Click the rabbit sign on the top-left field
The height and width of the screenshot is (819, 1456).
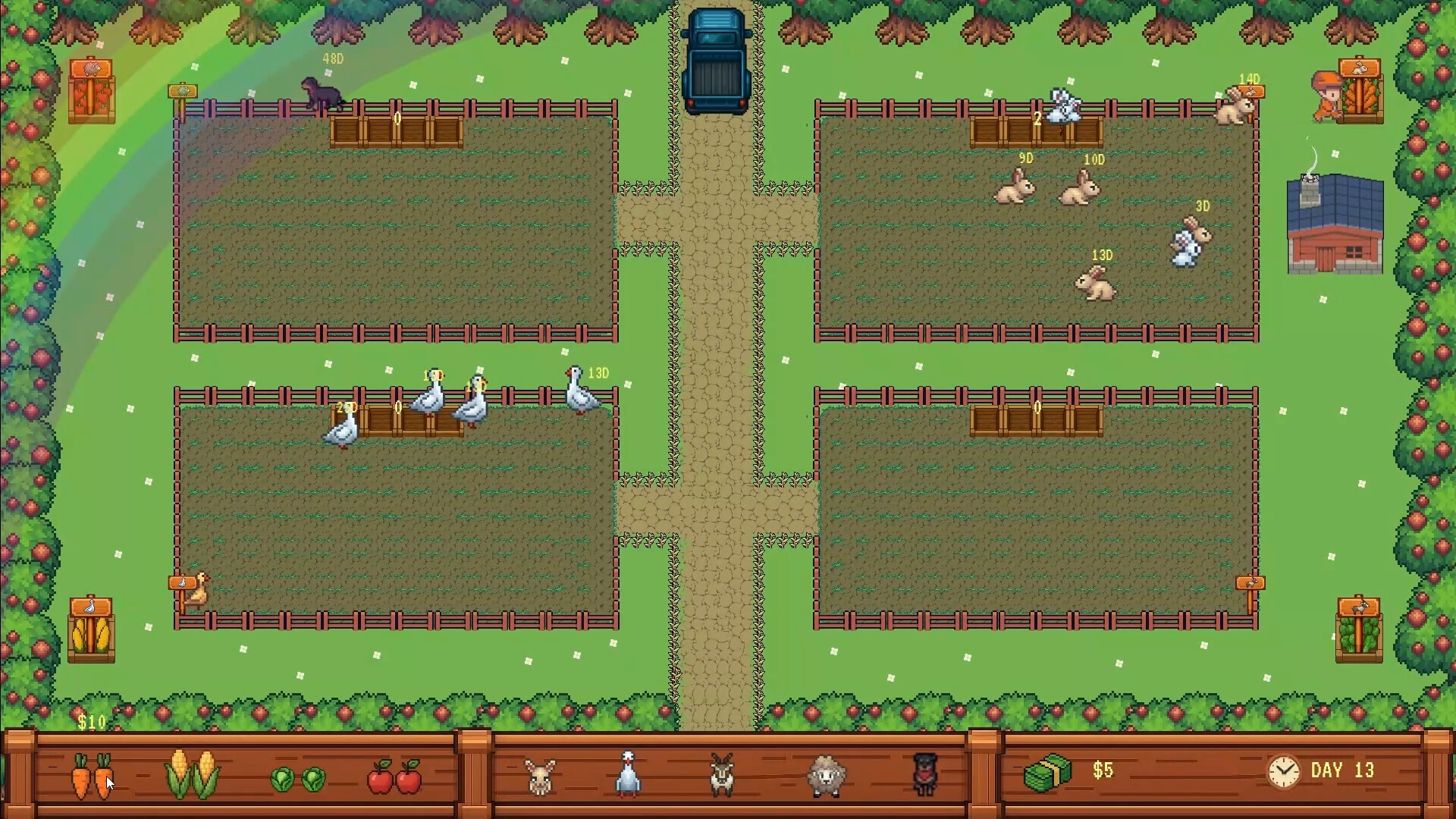point(183,93)
